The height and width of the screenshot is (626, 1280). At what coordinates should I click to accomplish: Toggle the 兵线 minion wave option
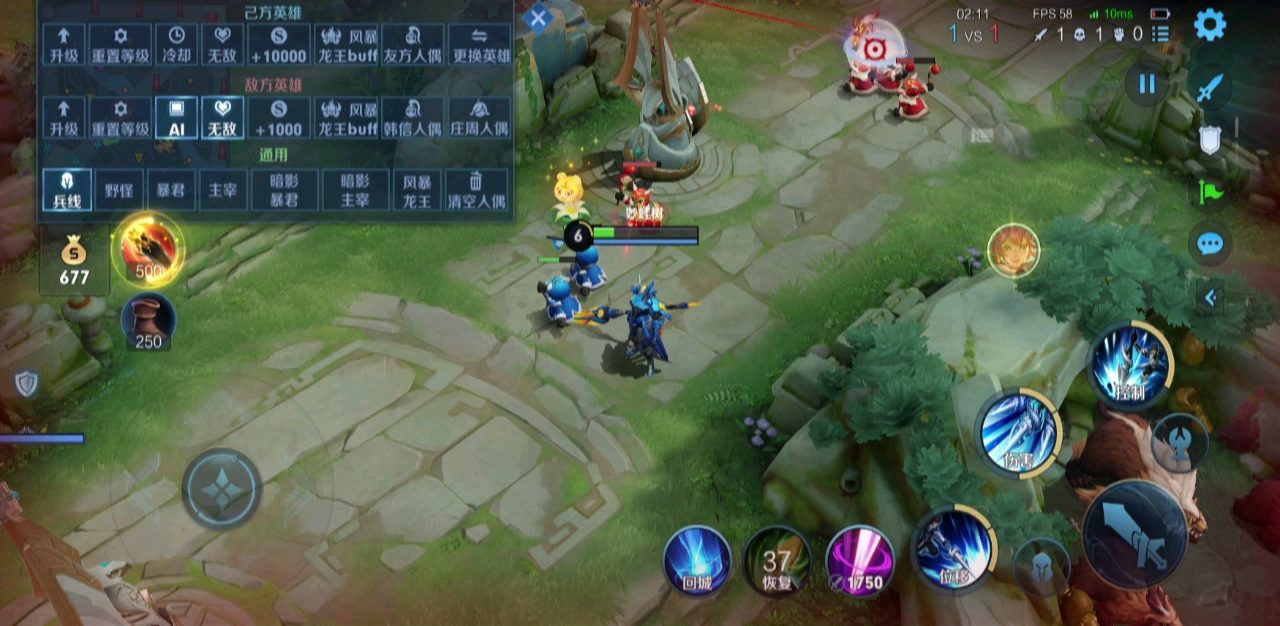point(67,189)
